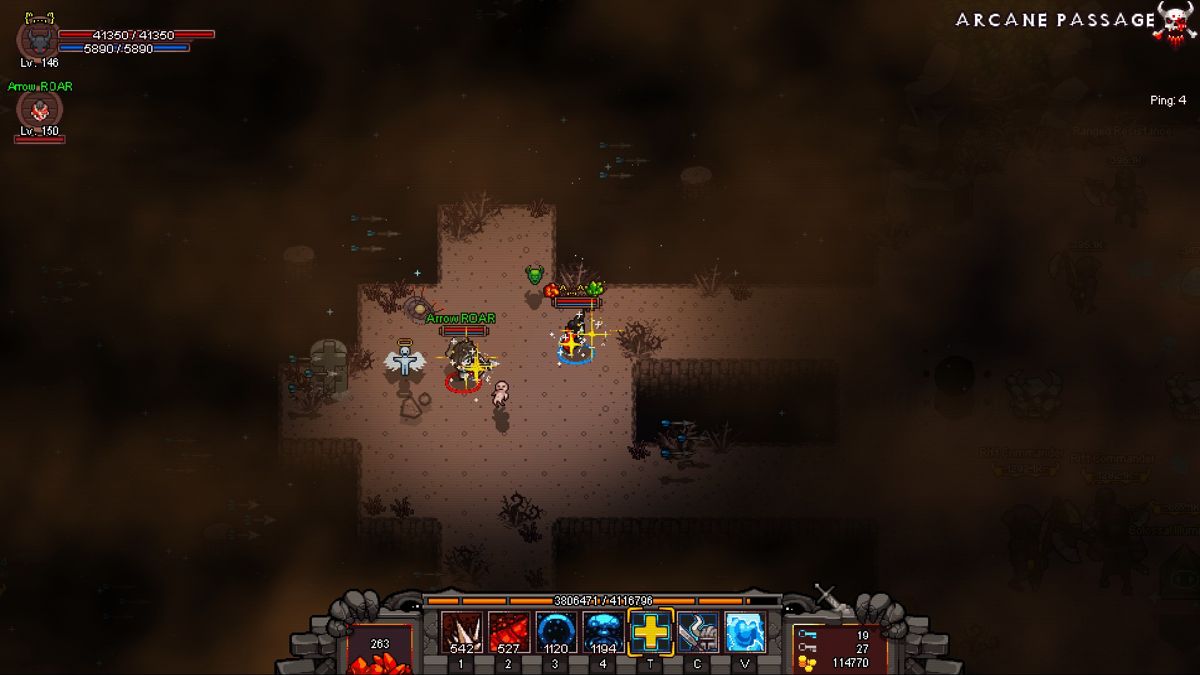
Task: Activate the sword and helmet ability
Action: (698, 632)
